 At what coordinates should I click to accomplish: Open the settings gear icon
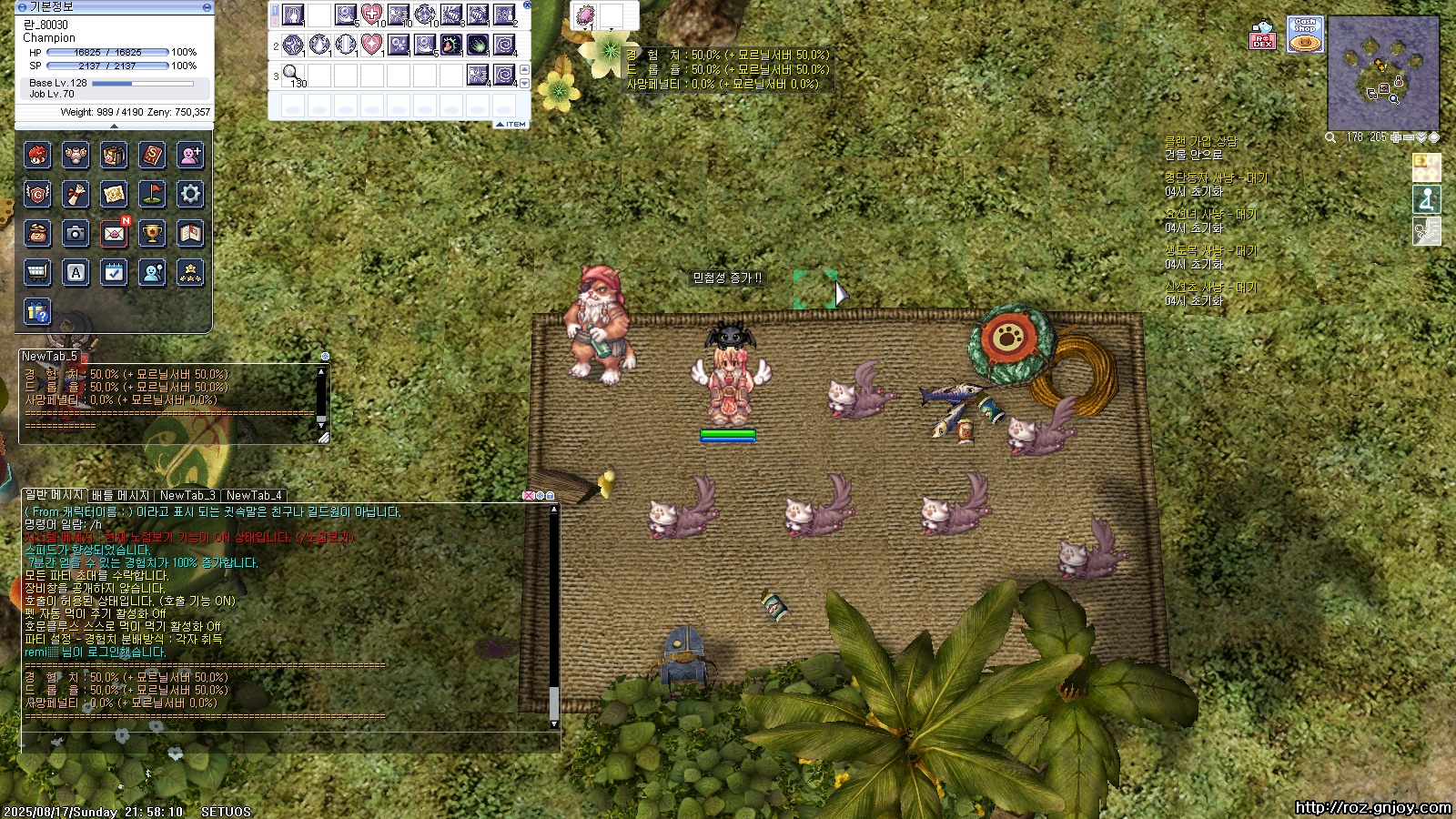click(x=190, y=194)
